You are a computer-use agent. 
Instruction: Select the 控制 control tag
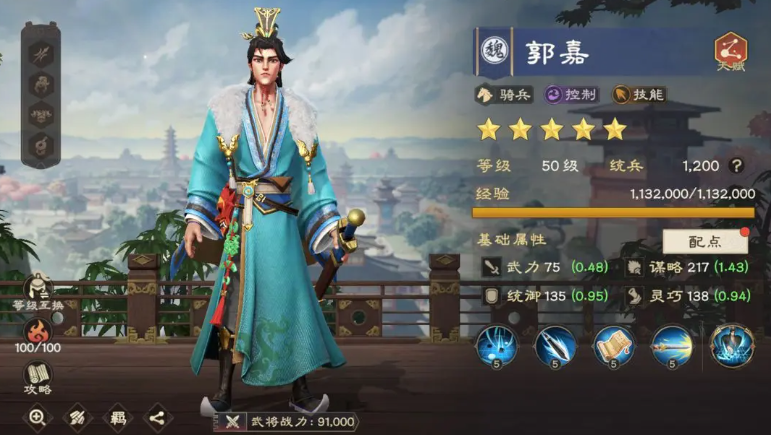coord(571,95)
